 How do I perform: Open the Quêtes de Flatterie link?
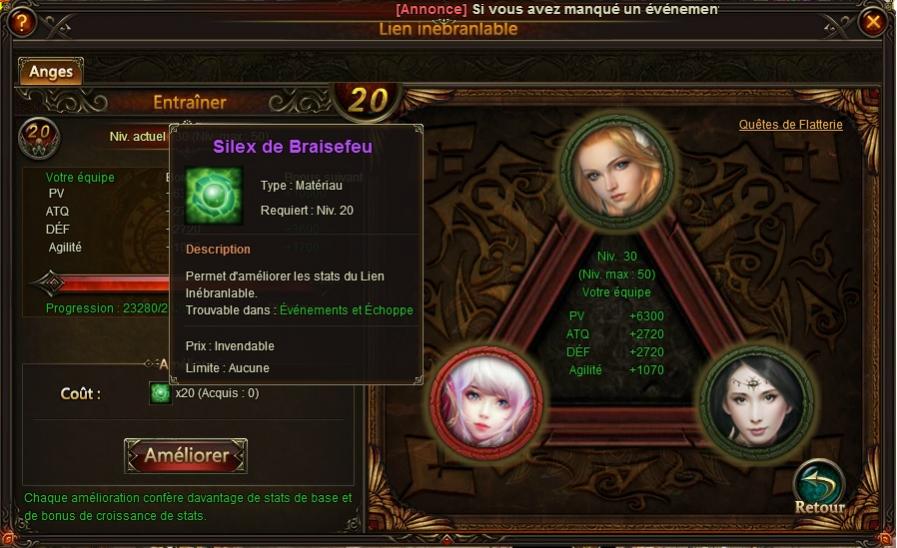point(790,125)
